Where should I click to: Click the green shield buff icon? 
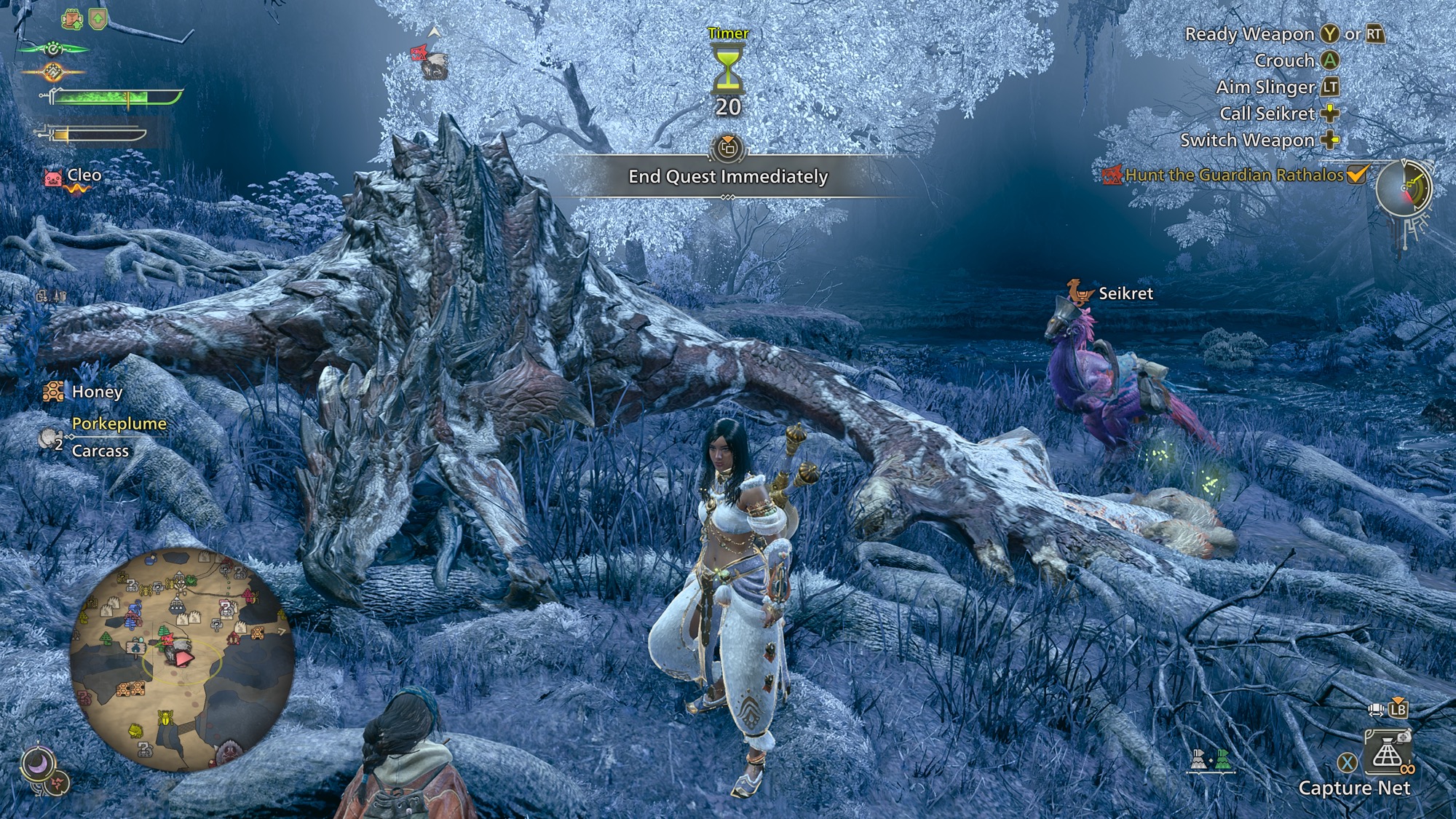pos(98,20)
